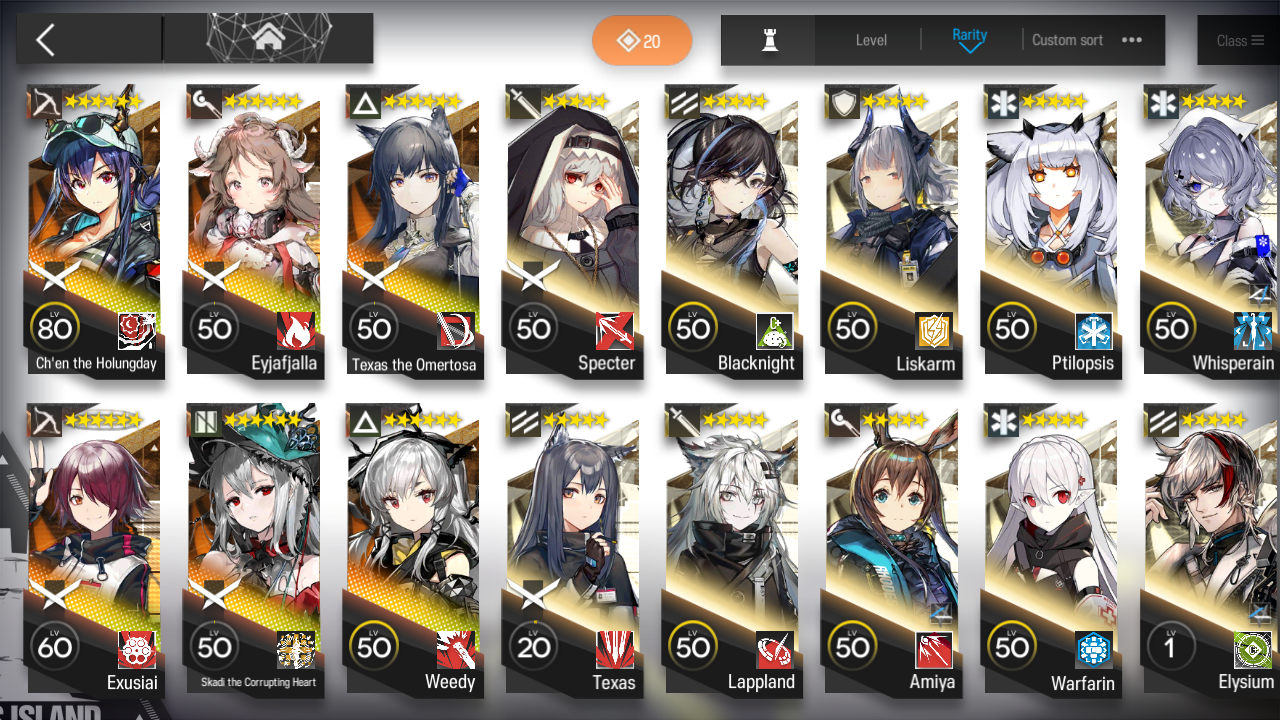Select the Caster class icon on Amiya's card
Screen dimensions: 1280x720
(842, 421)
